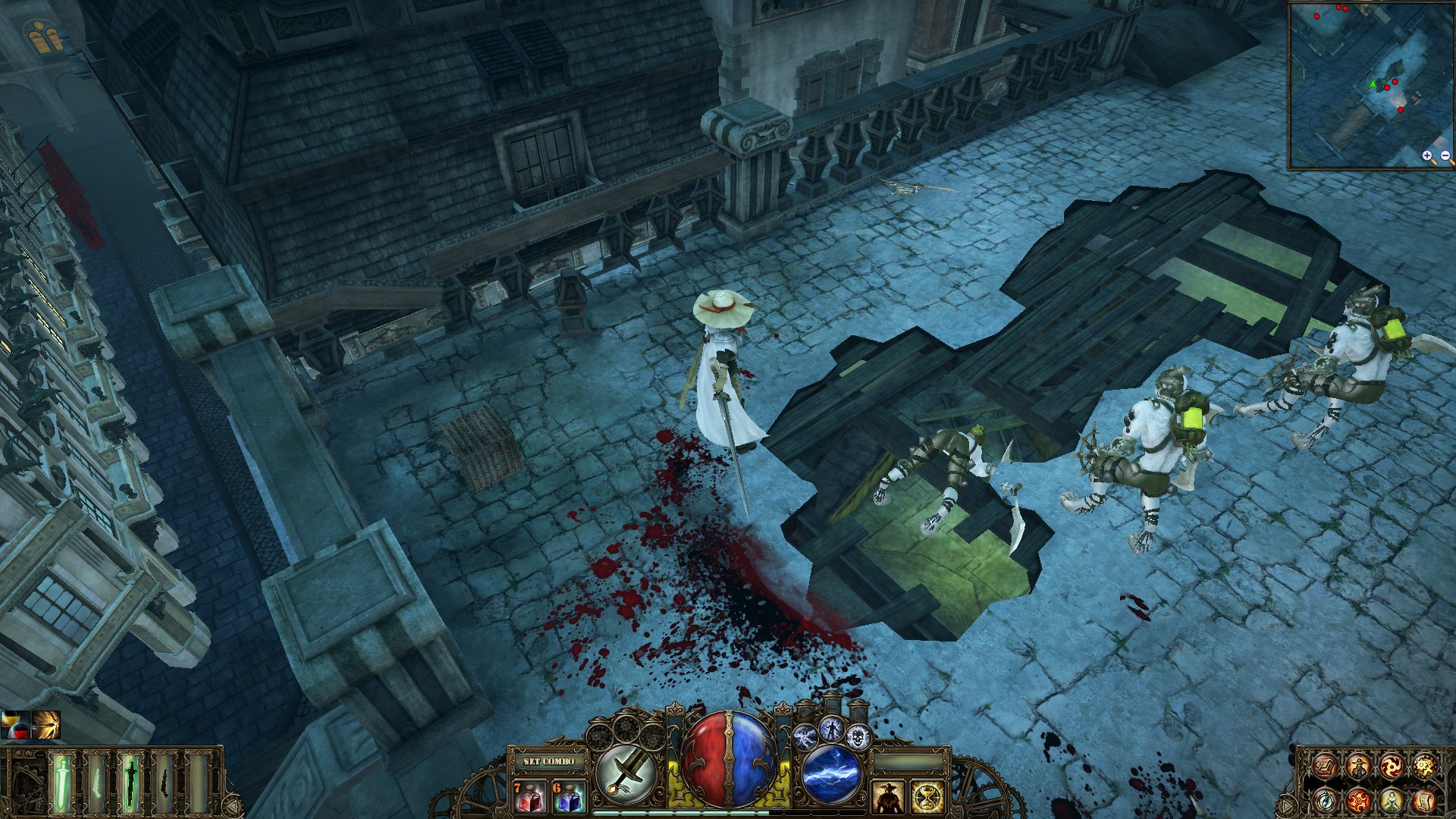Zoom out on the minimap
Screen dimensions: 1456x819
pos(1445,157)
